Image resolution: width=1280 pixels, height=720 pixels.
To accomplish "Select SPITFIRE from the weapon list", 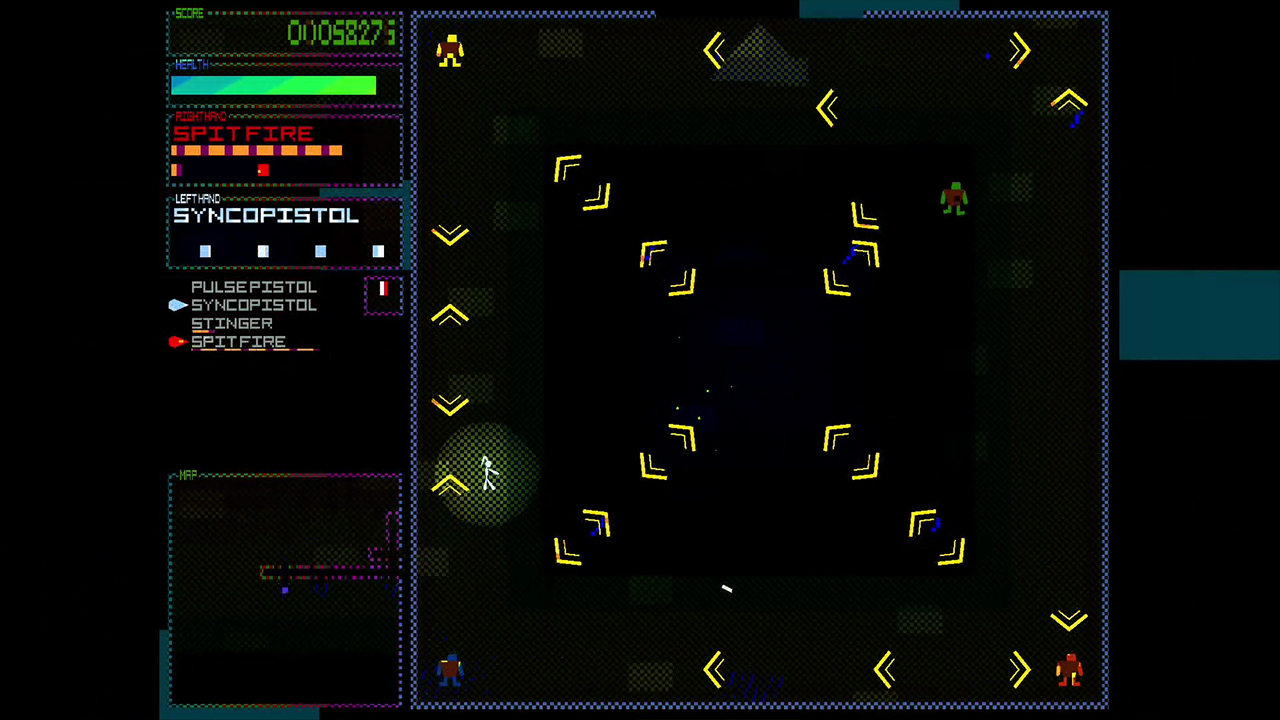I will (x=238, y=341).
